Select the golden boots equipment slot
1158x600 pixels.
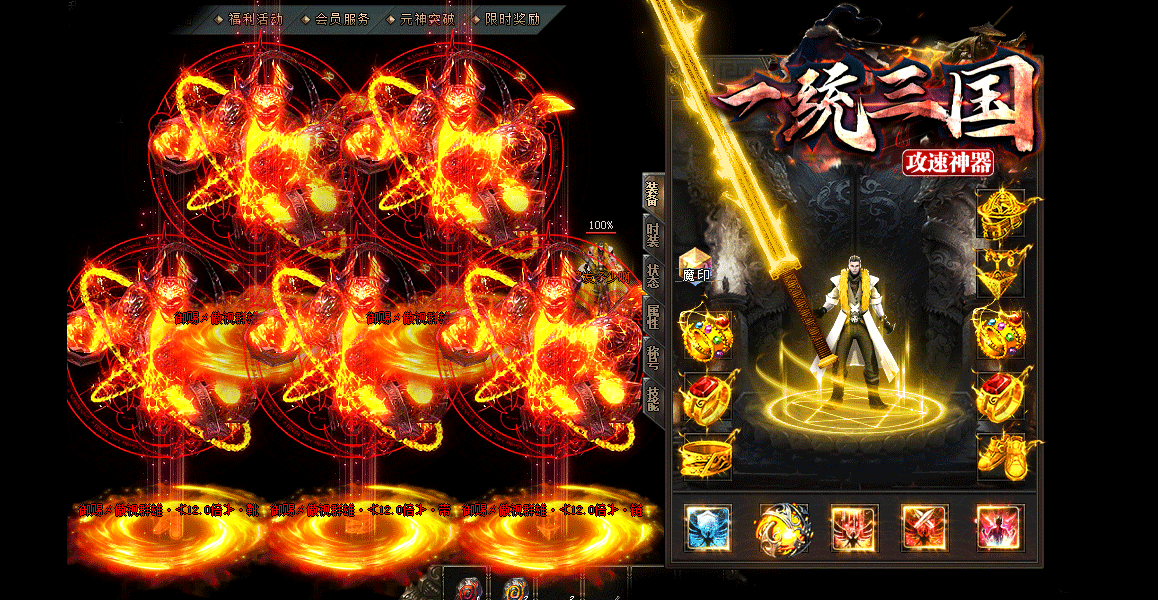(x=1000, y=455)
